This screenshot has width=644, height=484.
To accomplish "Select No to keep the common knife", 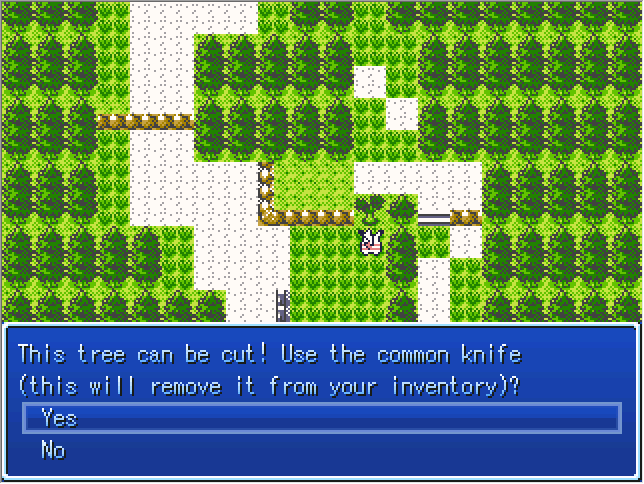I will 53,450.
